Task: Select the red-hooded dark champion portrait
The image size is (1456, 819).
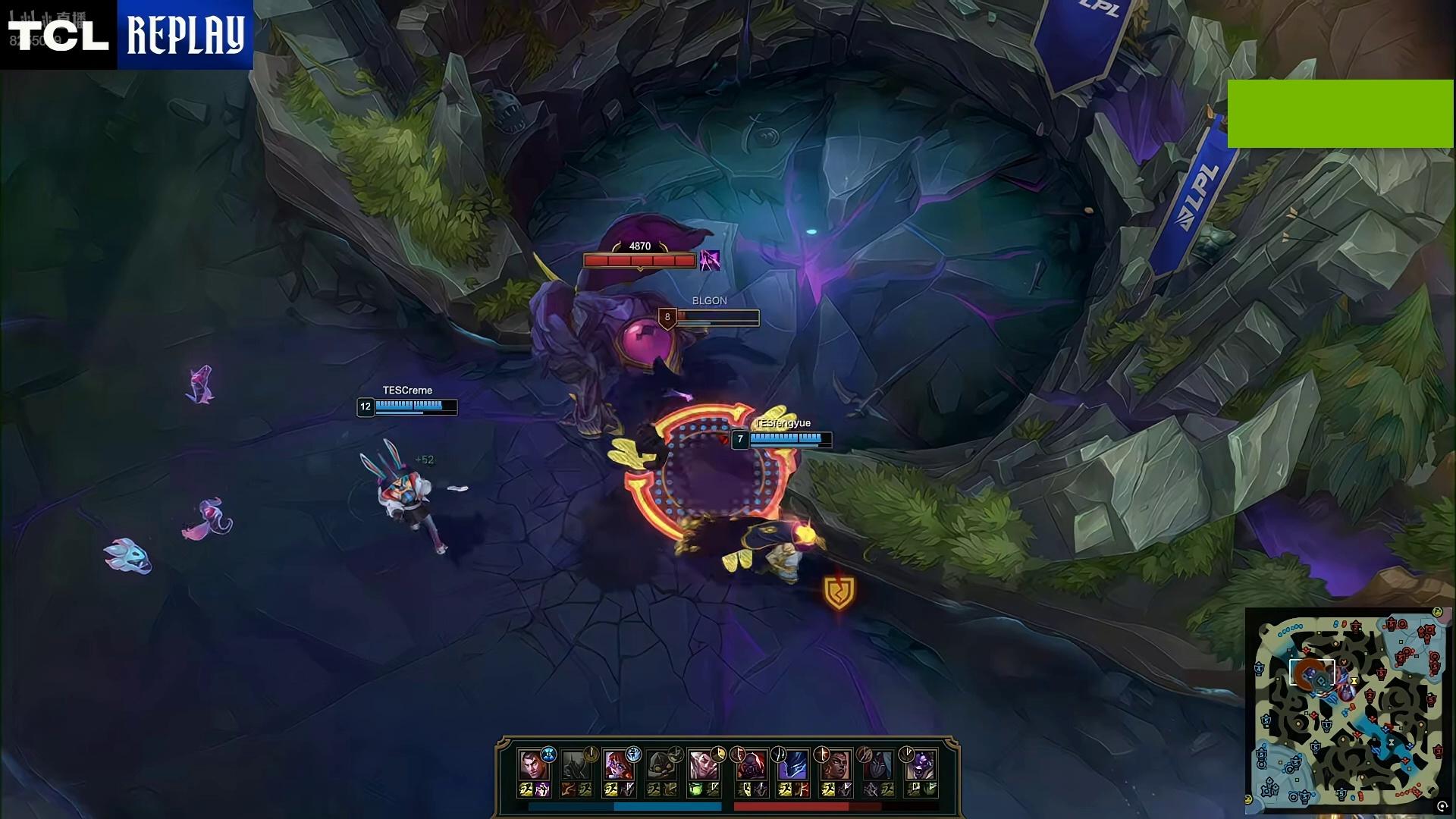Action: pos(750,764)
